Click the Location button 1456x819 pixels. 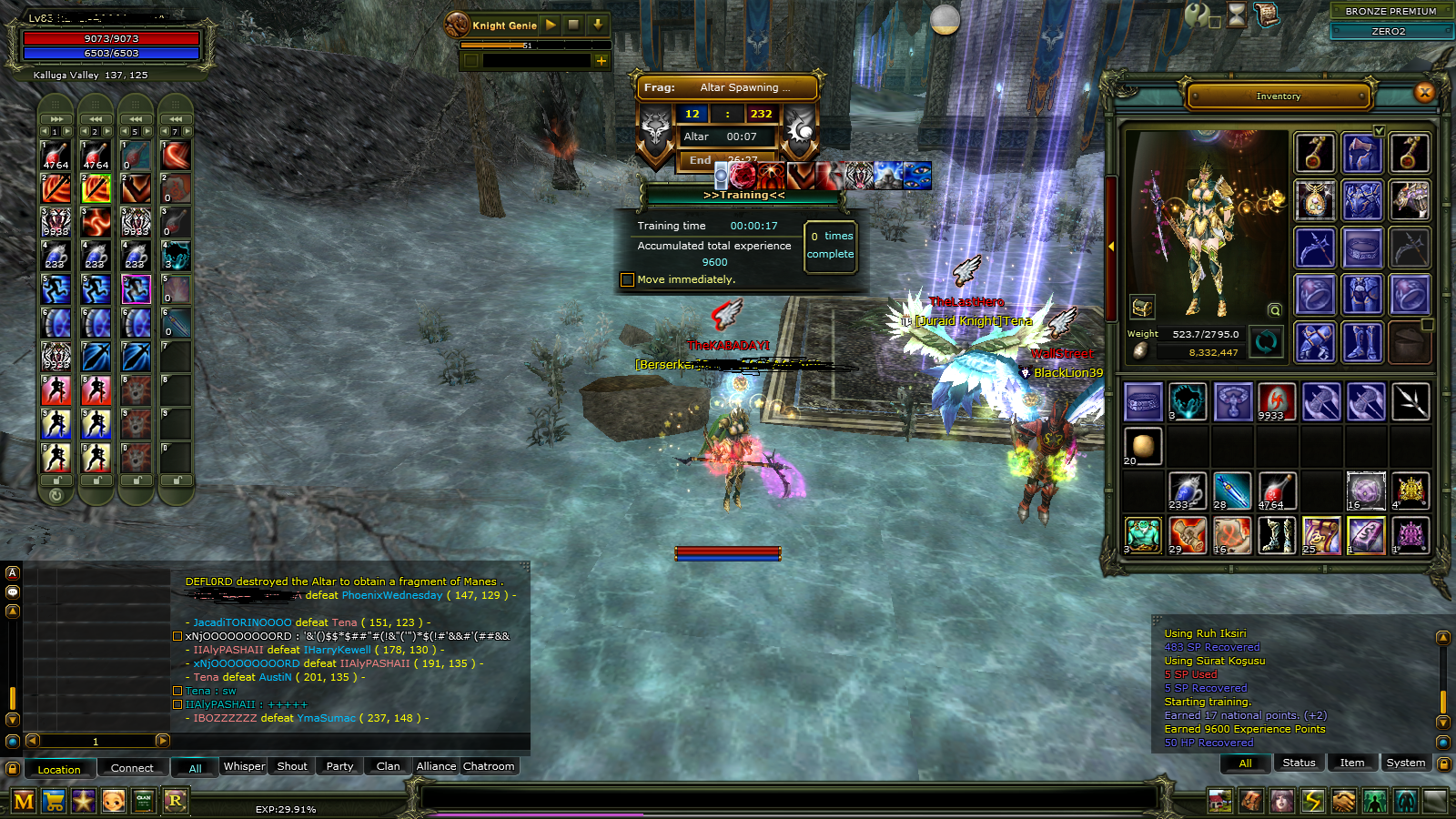coord(59,769)
